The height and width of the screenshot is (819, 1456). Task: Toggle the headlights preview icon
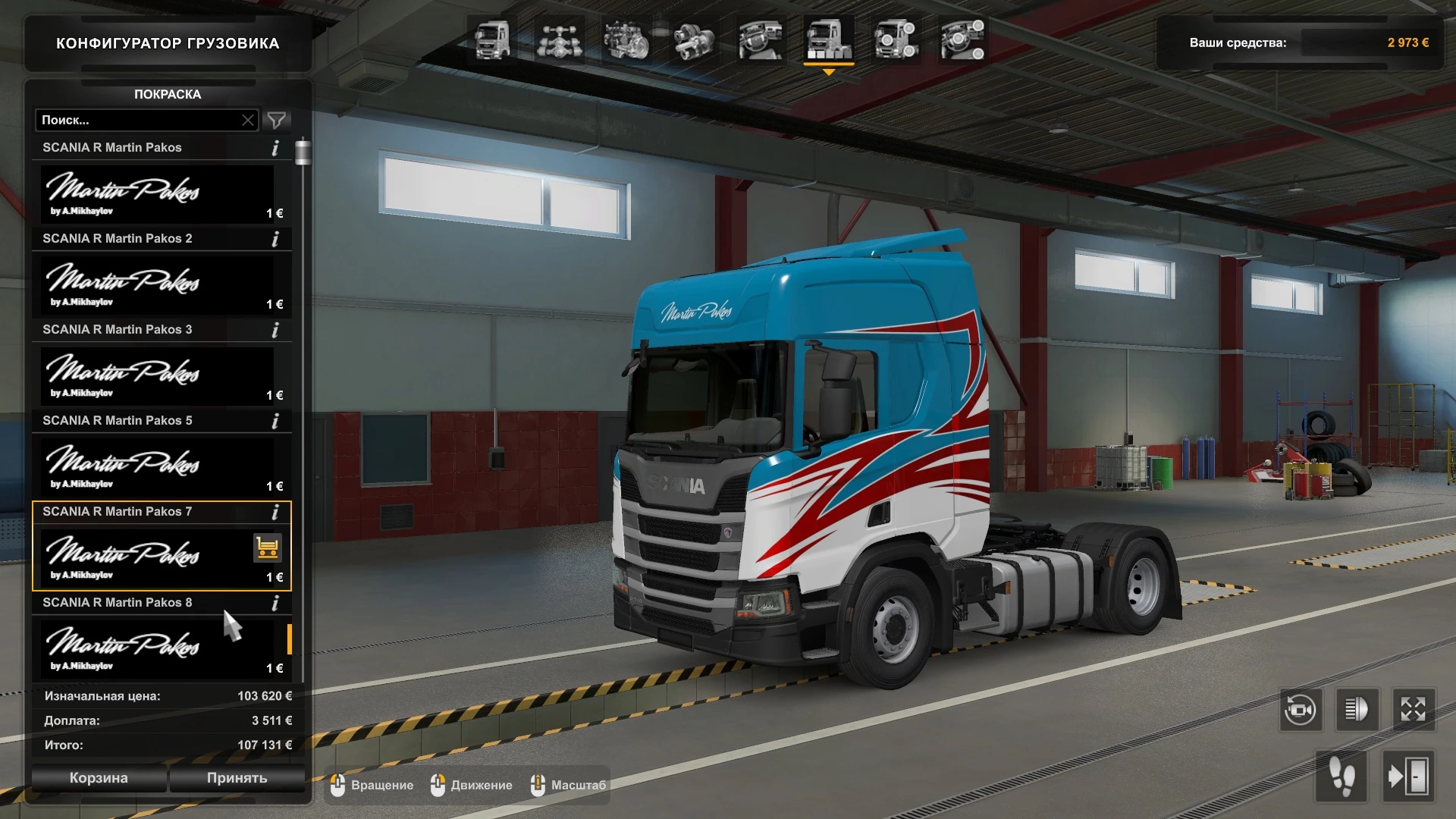pyautogui.click(x=1357, y=710)
